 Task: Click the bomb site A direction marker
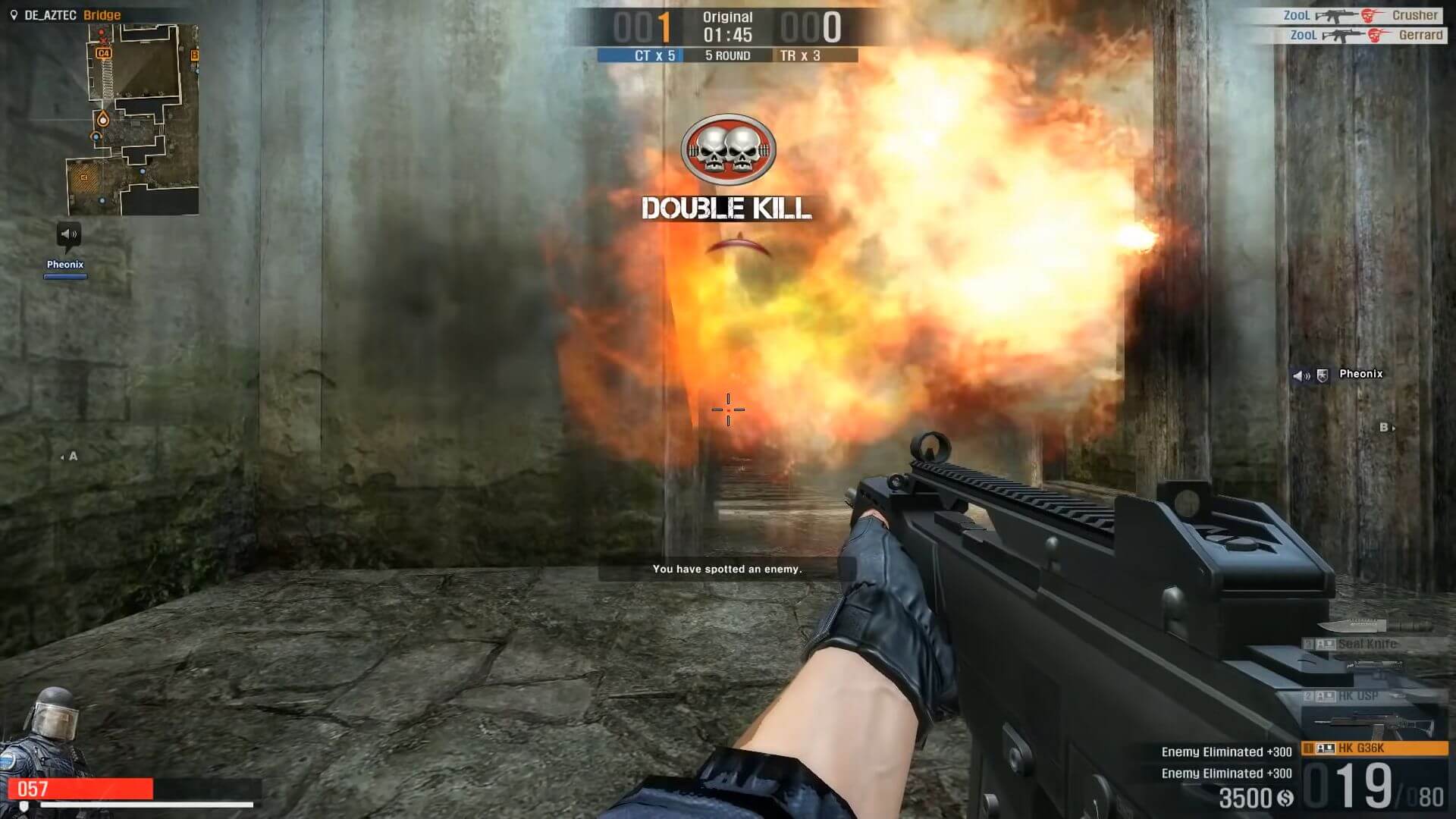click(70, 457)
